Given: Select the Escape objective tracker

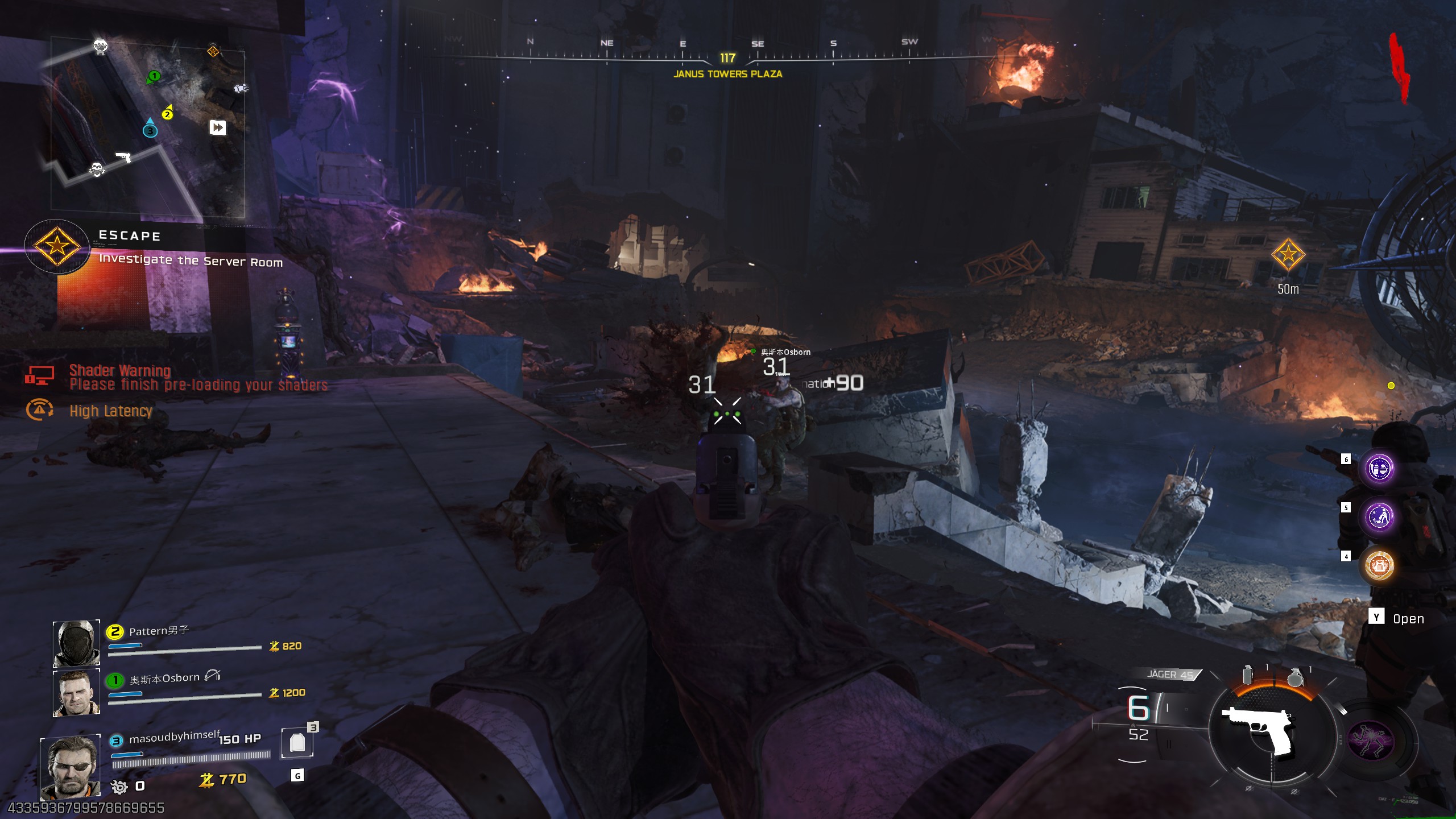Looking at the screenshot, I should (57, 246).
